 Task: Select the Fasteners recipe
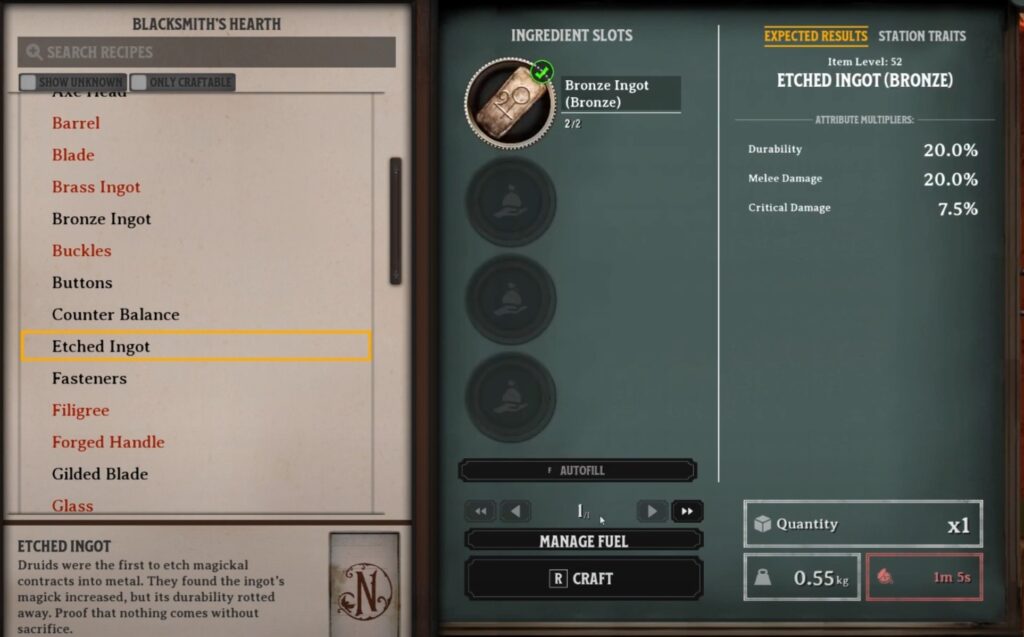point(90,379)
